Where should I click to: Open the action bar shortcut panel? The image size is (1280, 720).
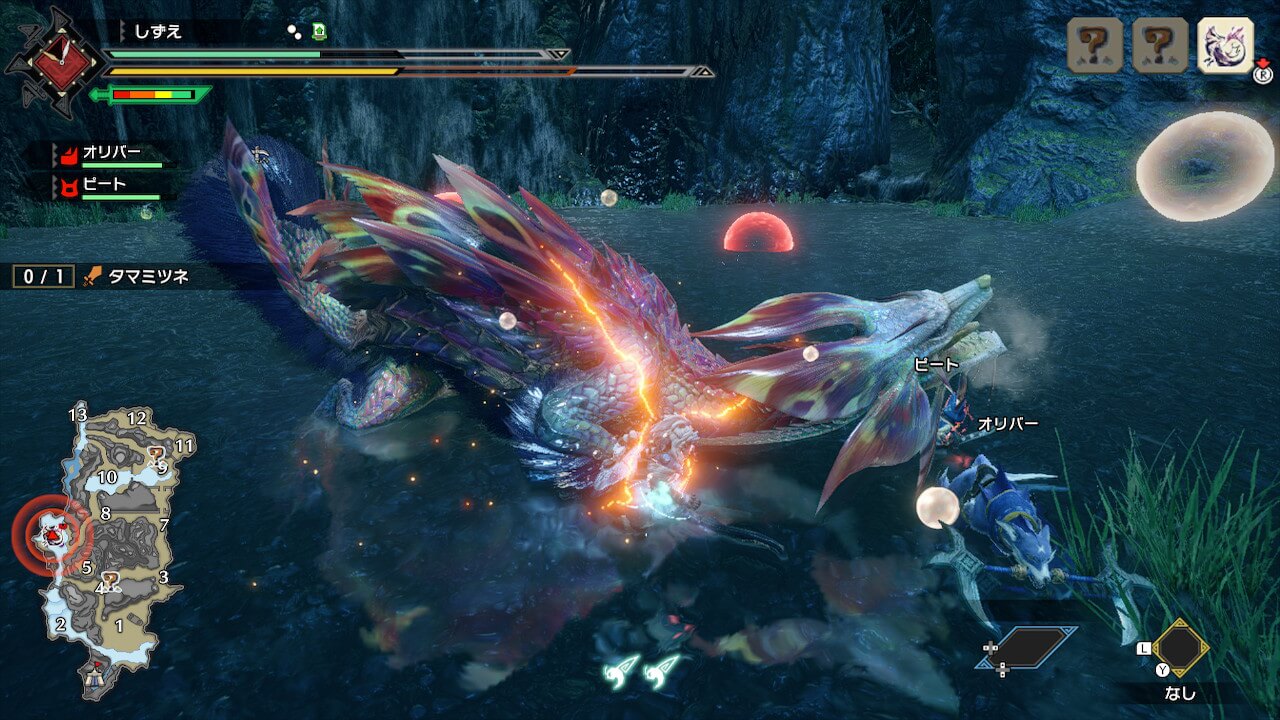pos(1027,648)
